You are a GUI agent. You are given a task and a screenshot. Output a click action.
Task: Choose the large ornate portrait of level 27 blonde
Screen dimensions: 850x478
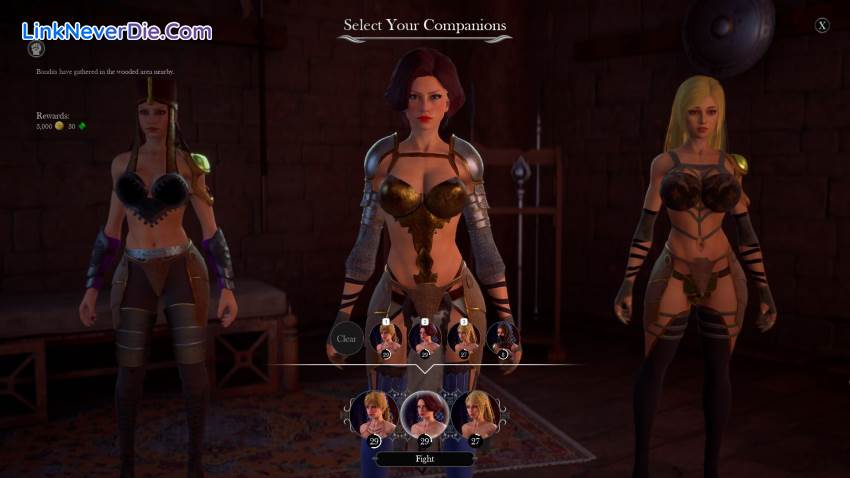[x=475, y=415]
